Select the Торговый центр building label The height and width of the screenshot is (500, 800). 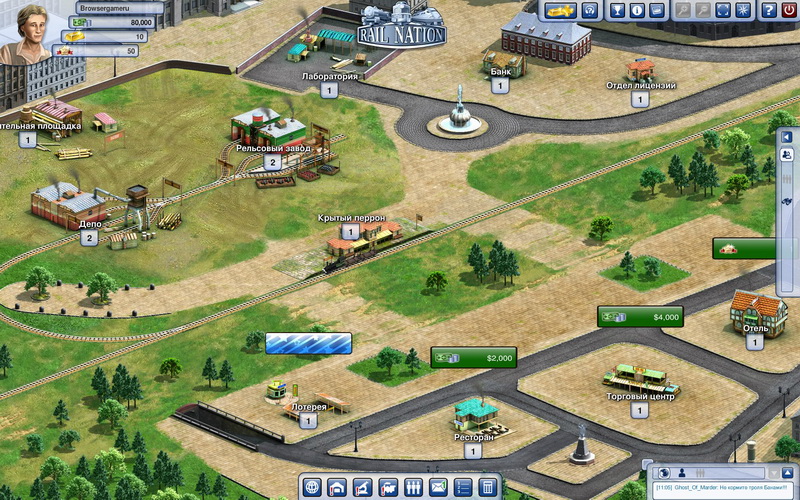[639, 397]
